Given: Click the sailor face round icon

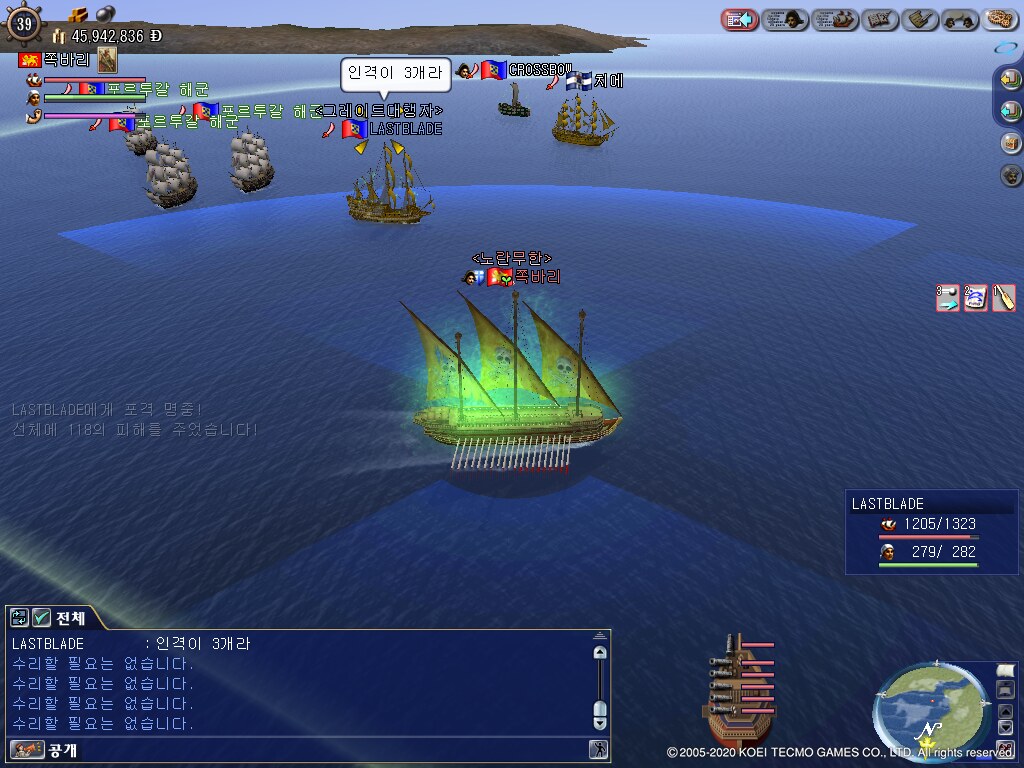Looking at the screenshot, I should pos(1011,175).
